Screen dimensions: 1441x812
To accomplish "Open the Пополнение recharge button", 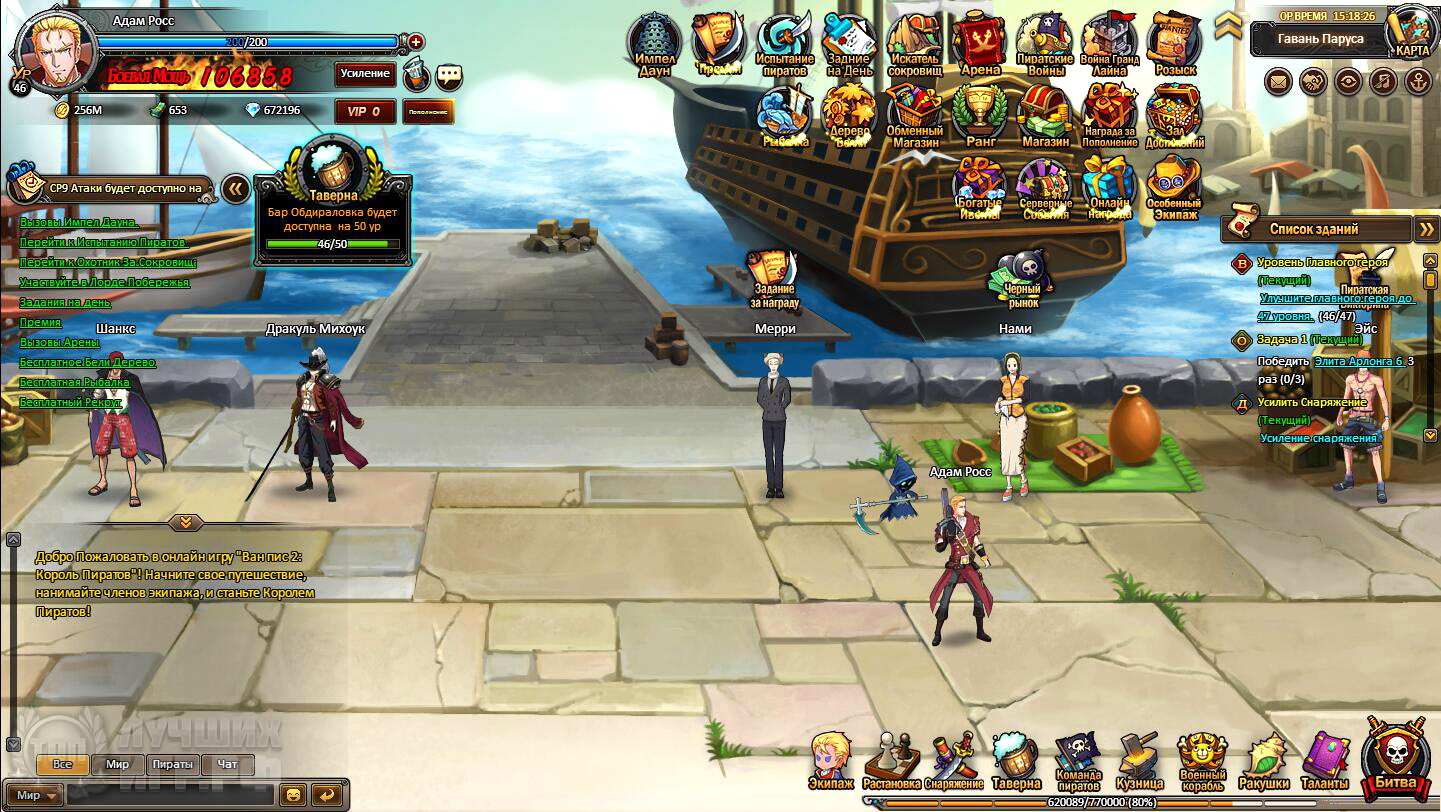I will [428, 112].
